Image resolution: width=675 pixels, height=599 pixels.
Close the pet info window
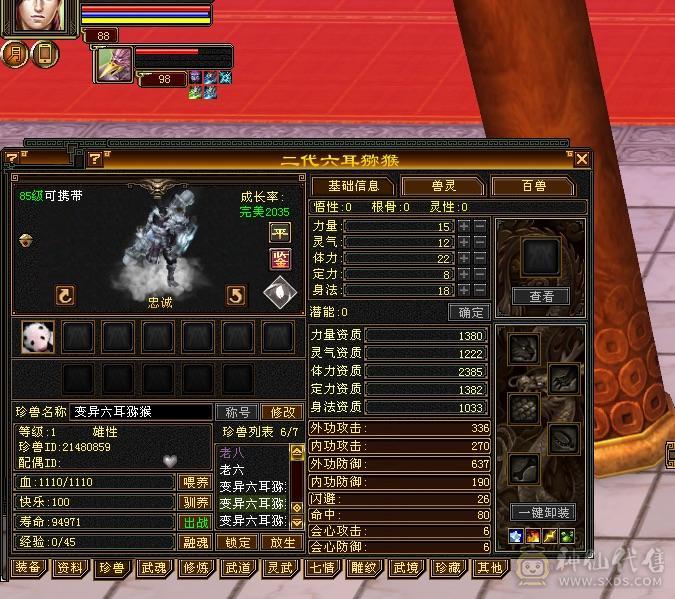coord(581,159)
